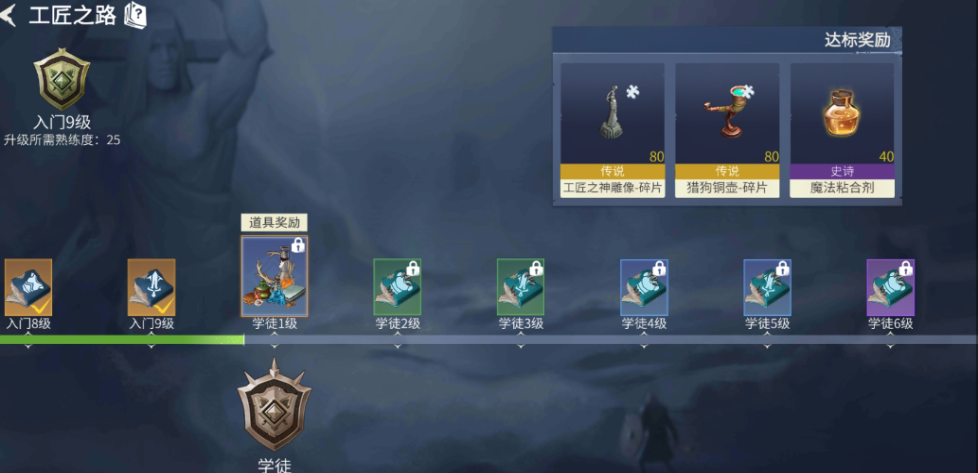Select the locked 学徒3级 reward
Screen dimensions: 978x473
click(520, 287)
